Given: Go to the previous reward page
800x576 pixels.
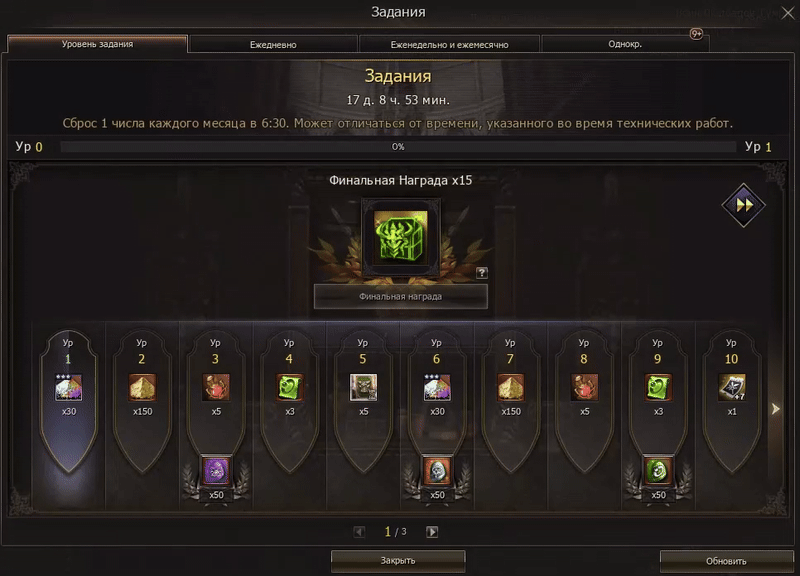Looking at the screenshot, I should (360, 532).
